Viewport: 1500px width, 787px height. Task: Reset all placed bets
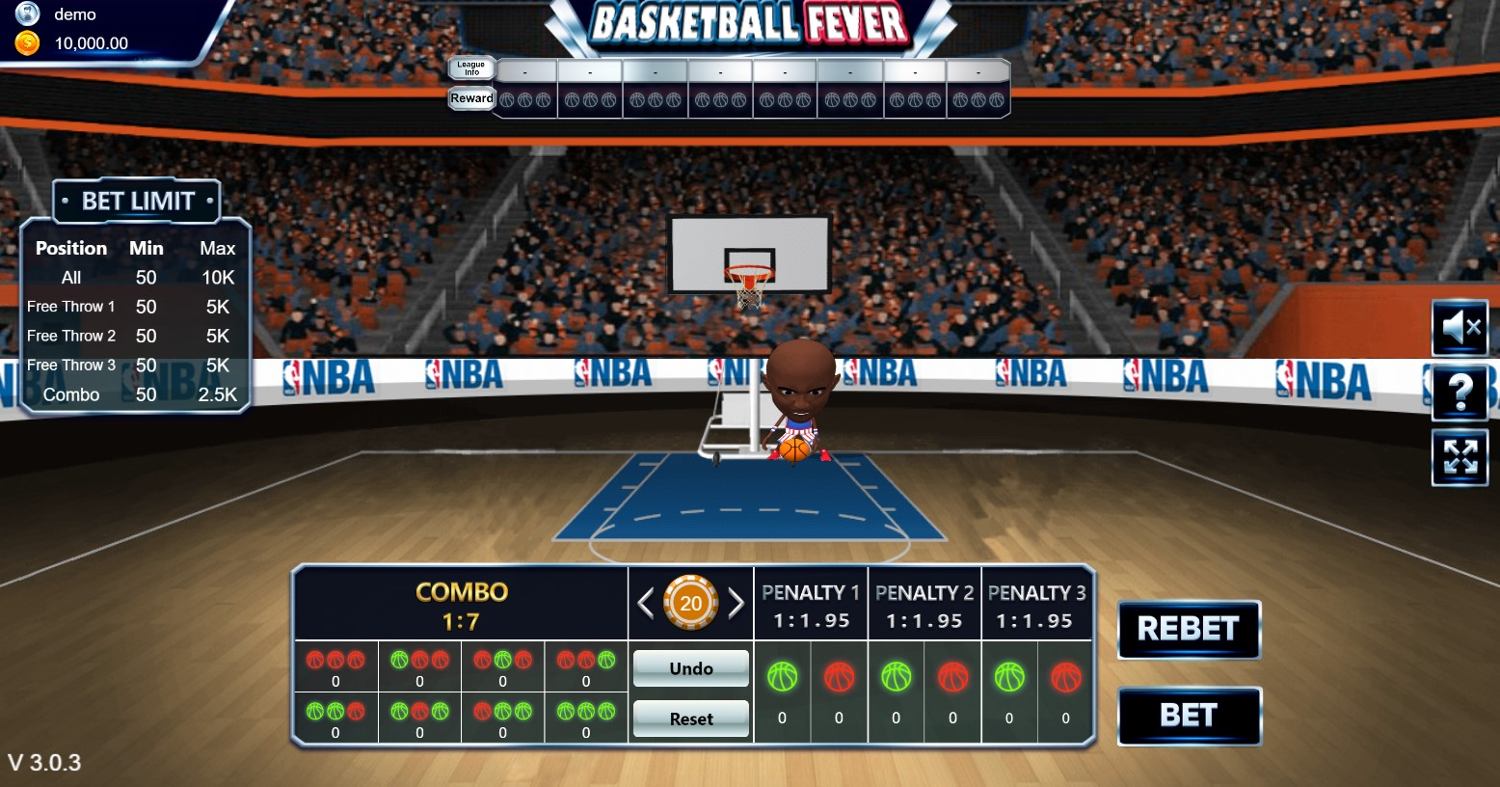click(x=691, y=718)
